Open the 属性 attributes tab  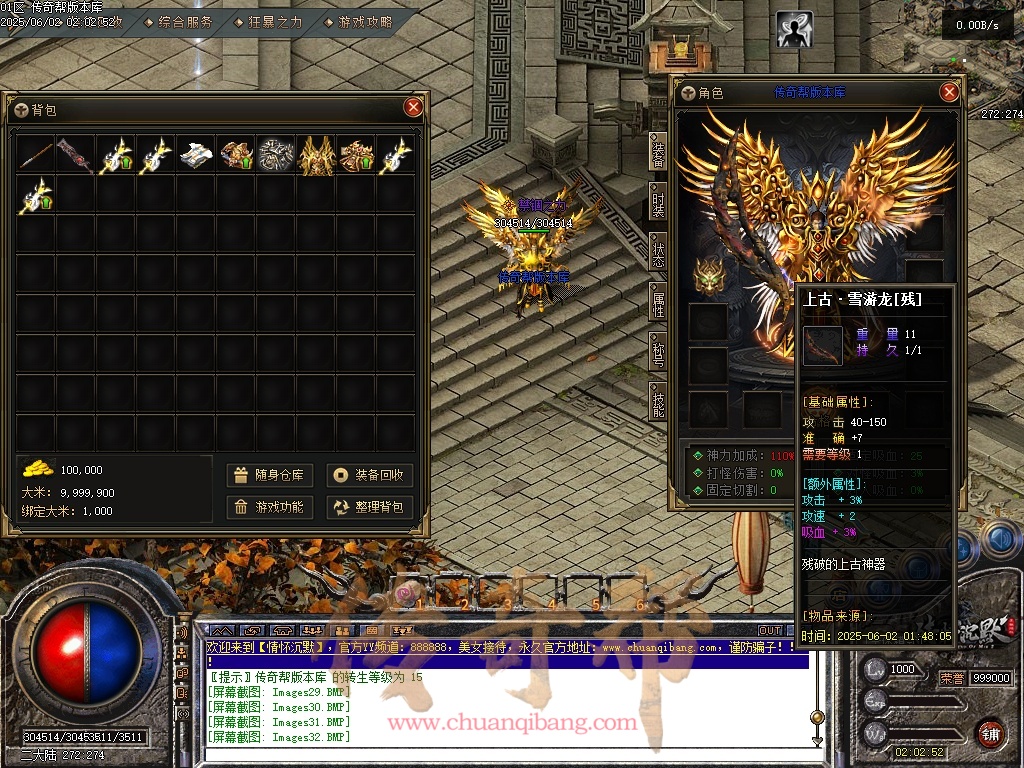pyautogui.click(x=658, y=301)
